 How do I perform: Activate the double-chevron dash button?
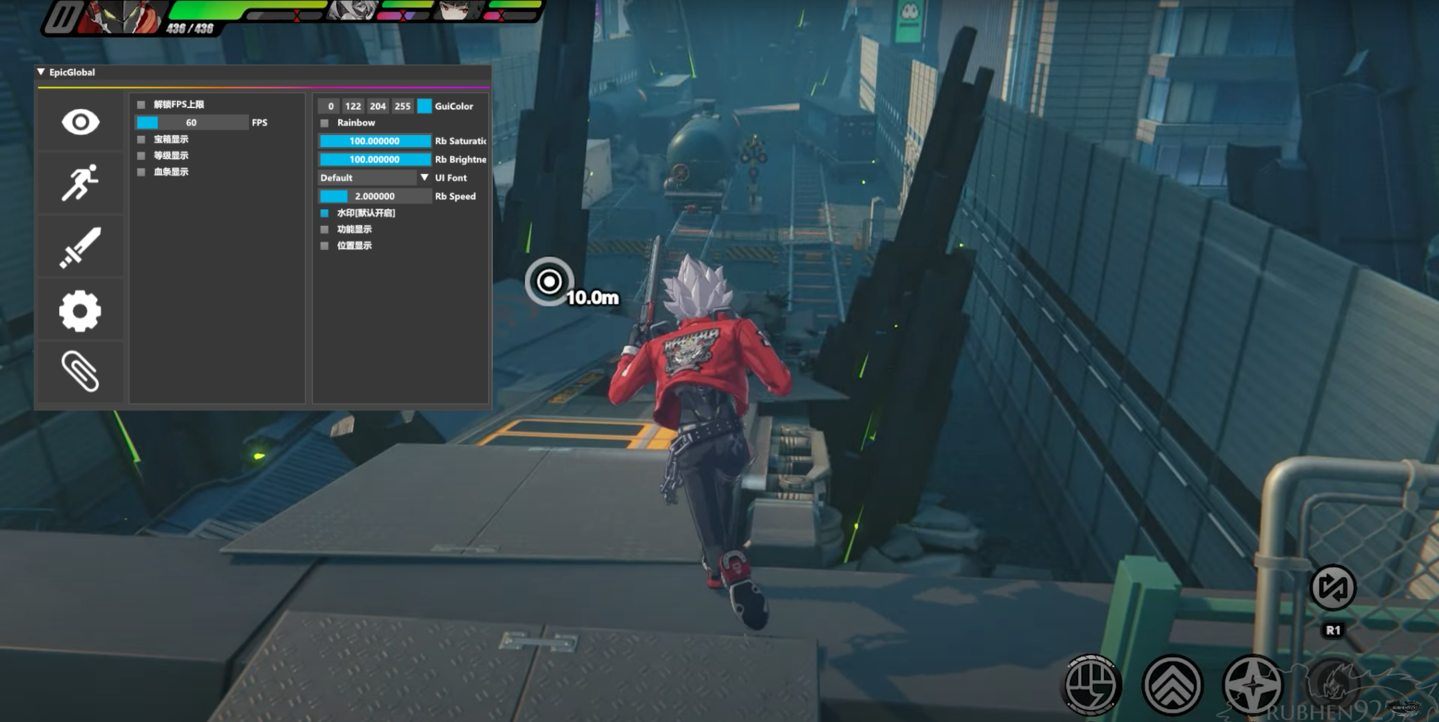coord(1172,686)
